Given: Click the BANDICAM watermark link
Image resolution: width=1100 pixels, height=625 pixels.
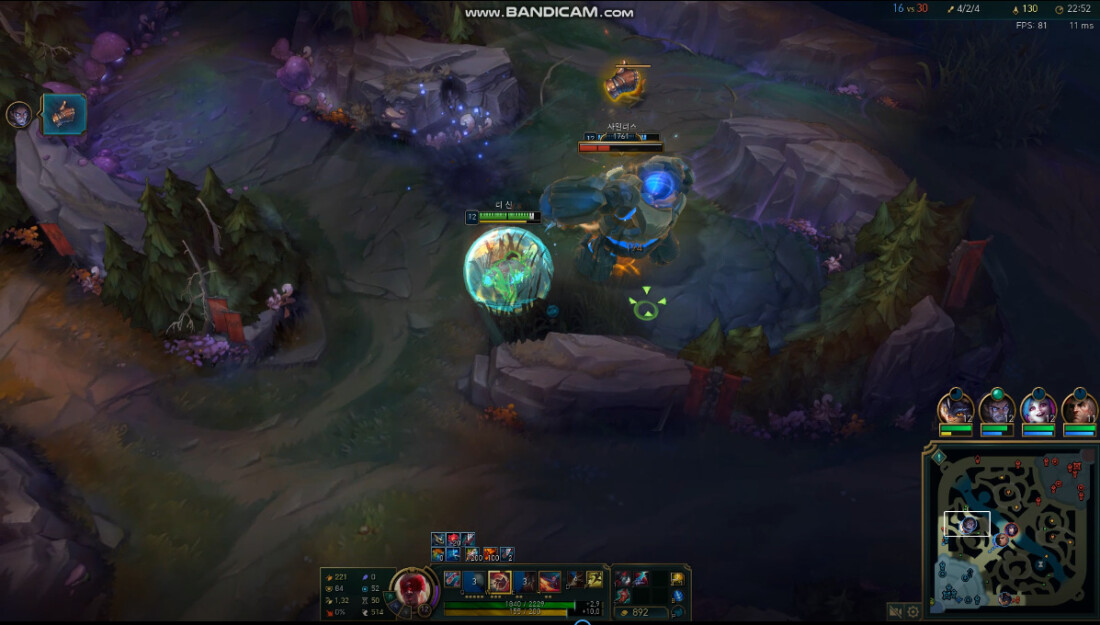Looking at the screenshot, I should pos(549,12).
